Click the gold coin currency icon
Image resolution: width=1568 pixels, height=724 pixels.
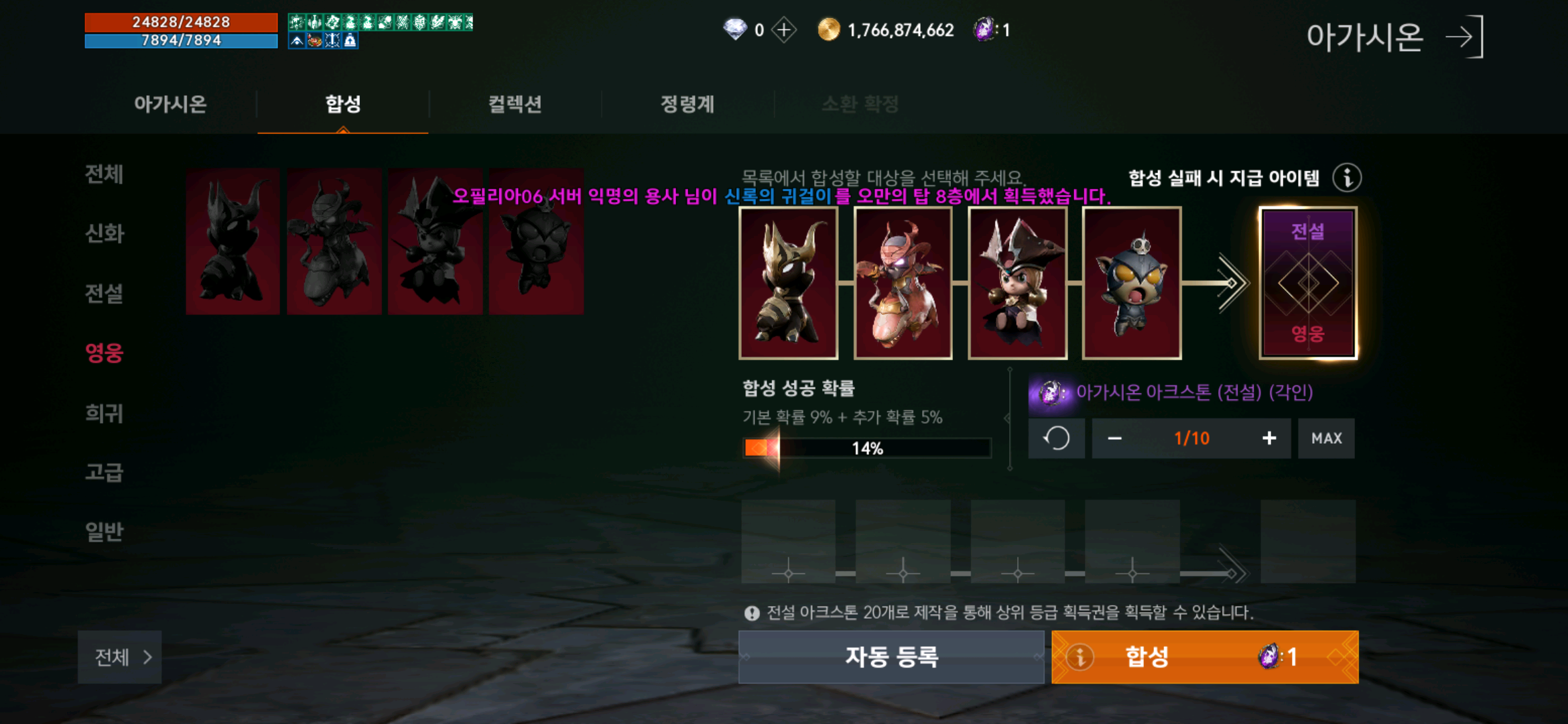[828, 29]
